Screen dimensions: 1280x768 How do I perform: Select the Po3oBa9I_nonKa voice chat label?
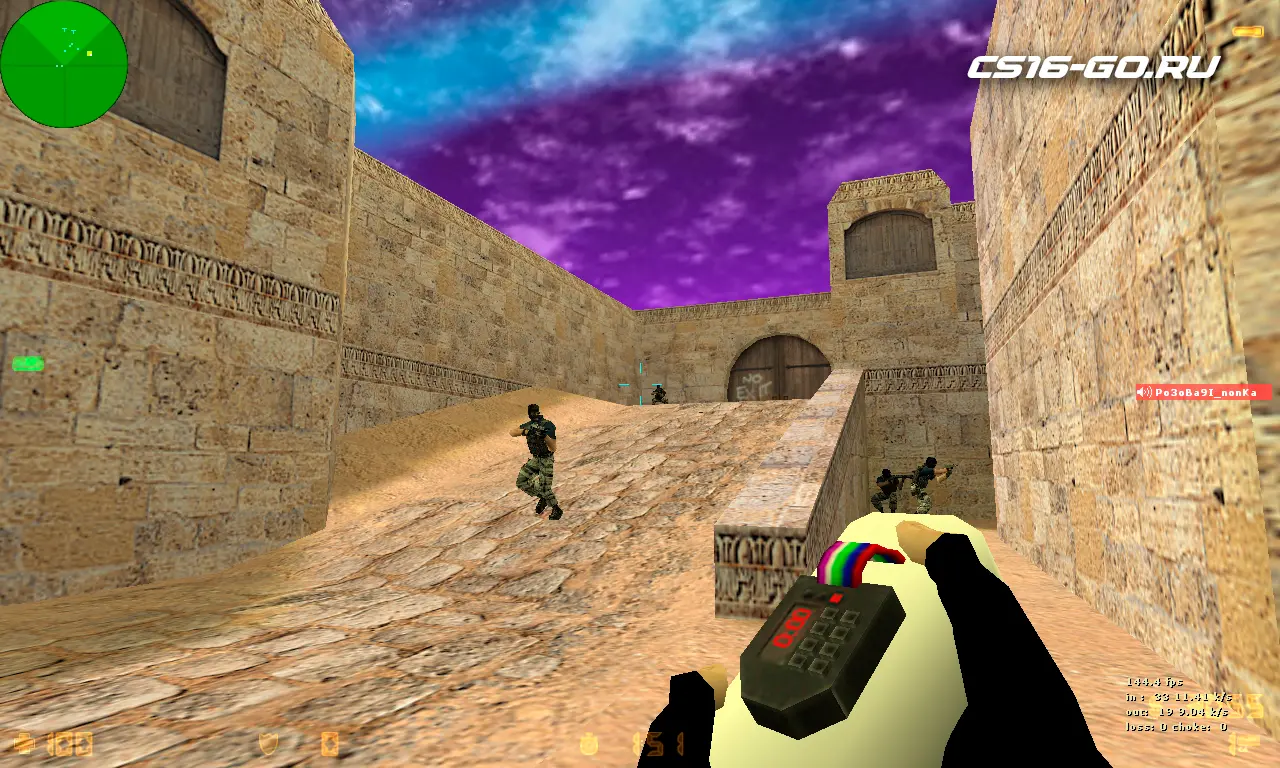pos(1203,393)
